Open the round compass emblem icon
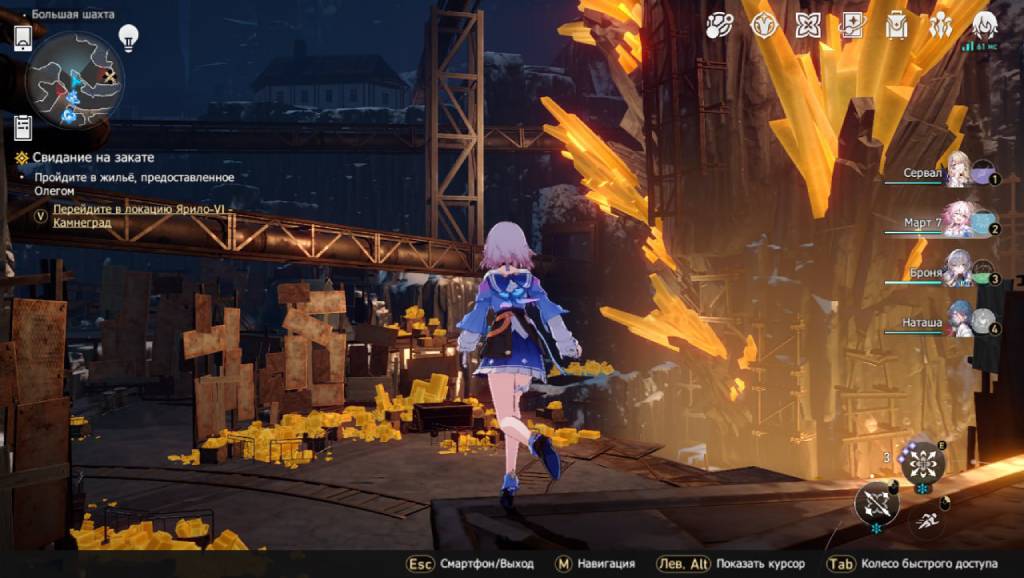This screenshot has width=1024, height=578. point(764,26)
